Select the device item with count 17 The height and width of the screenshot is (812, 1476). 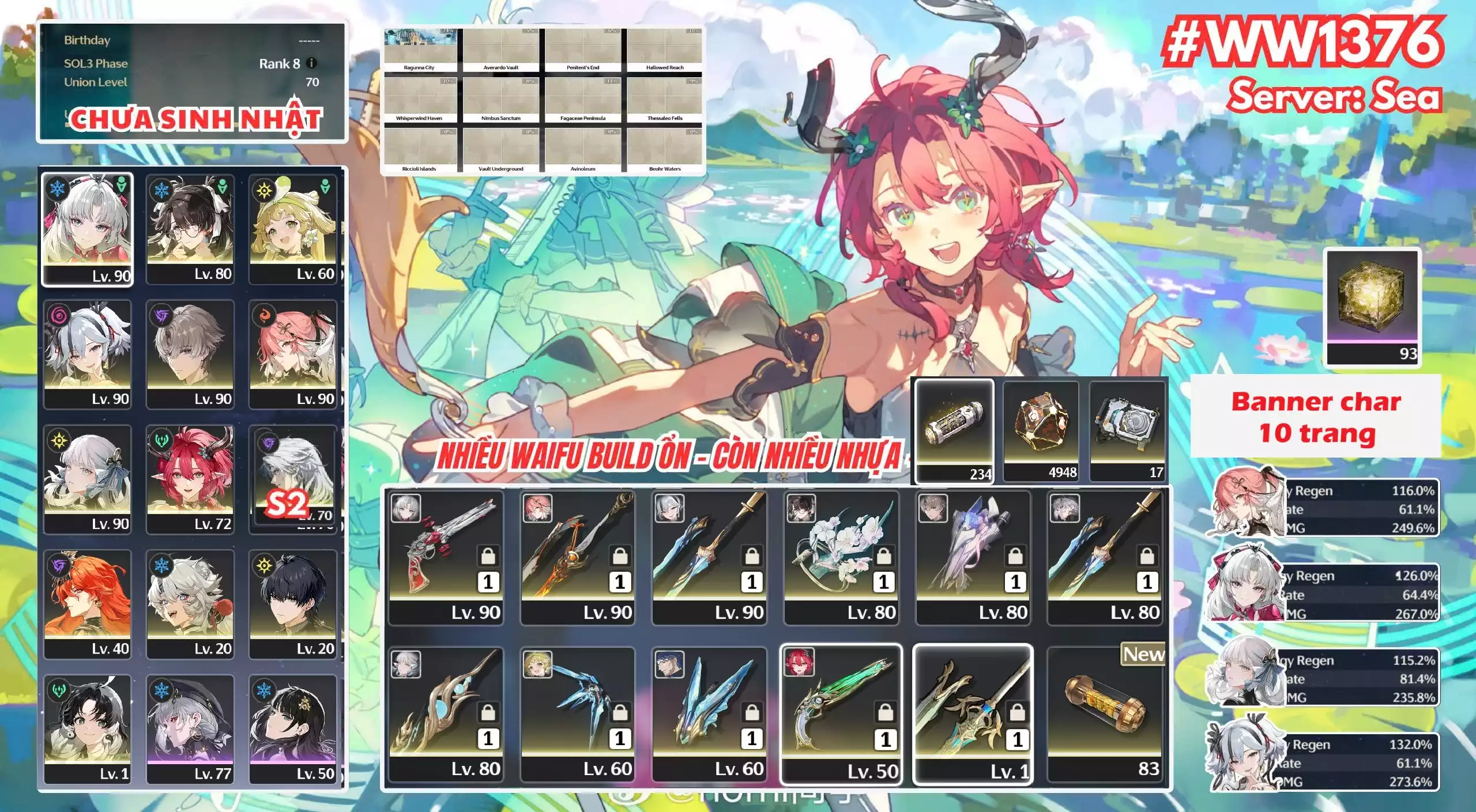tap(1128, 430)
